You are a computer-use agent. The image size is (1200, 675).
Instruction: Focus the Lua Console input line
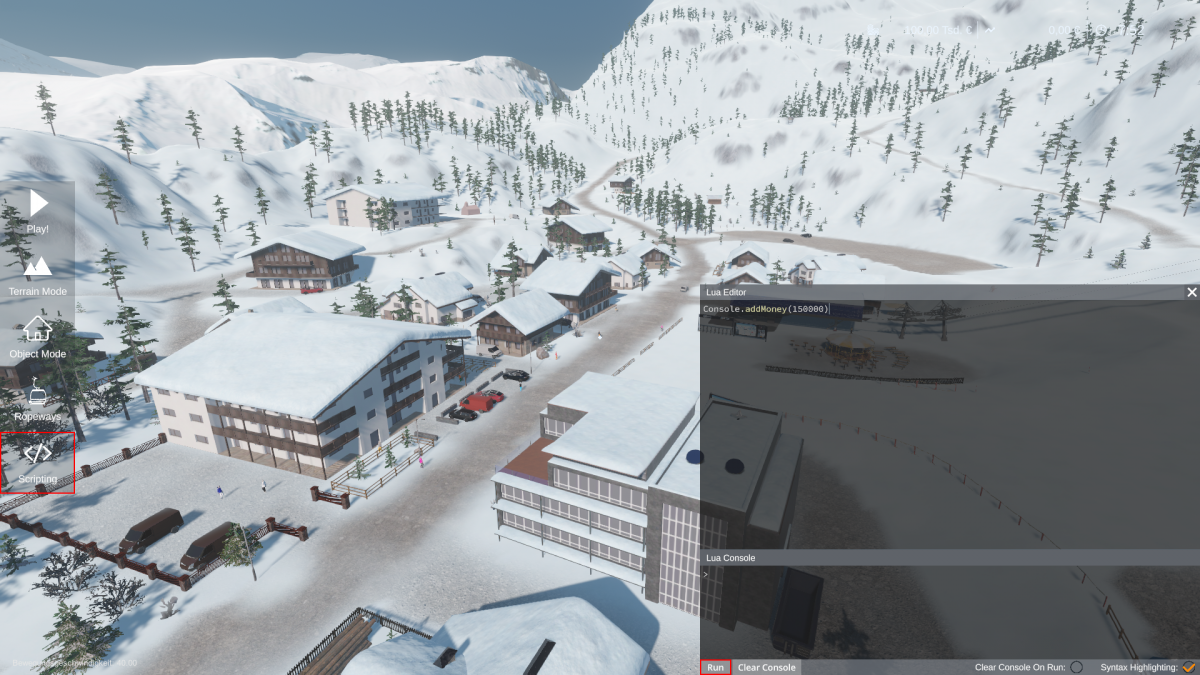click(948, 574)
